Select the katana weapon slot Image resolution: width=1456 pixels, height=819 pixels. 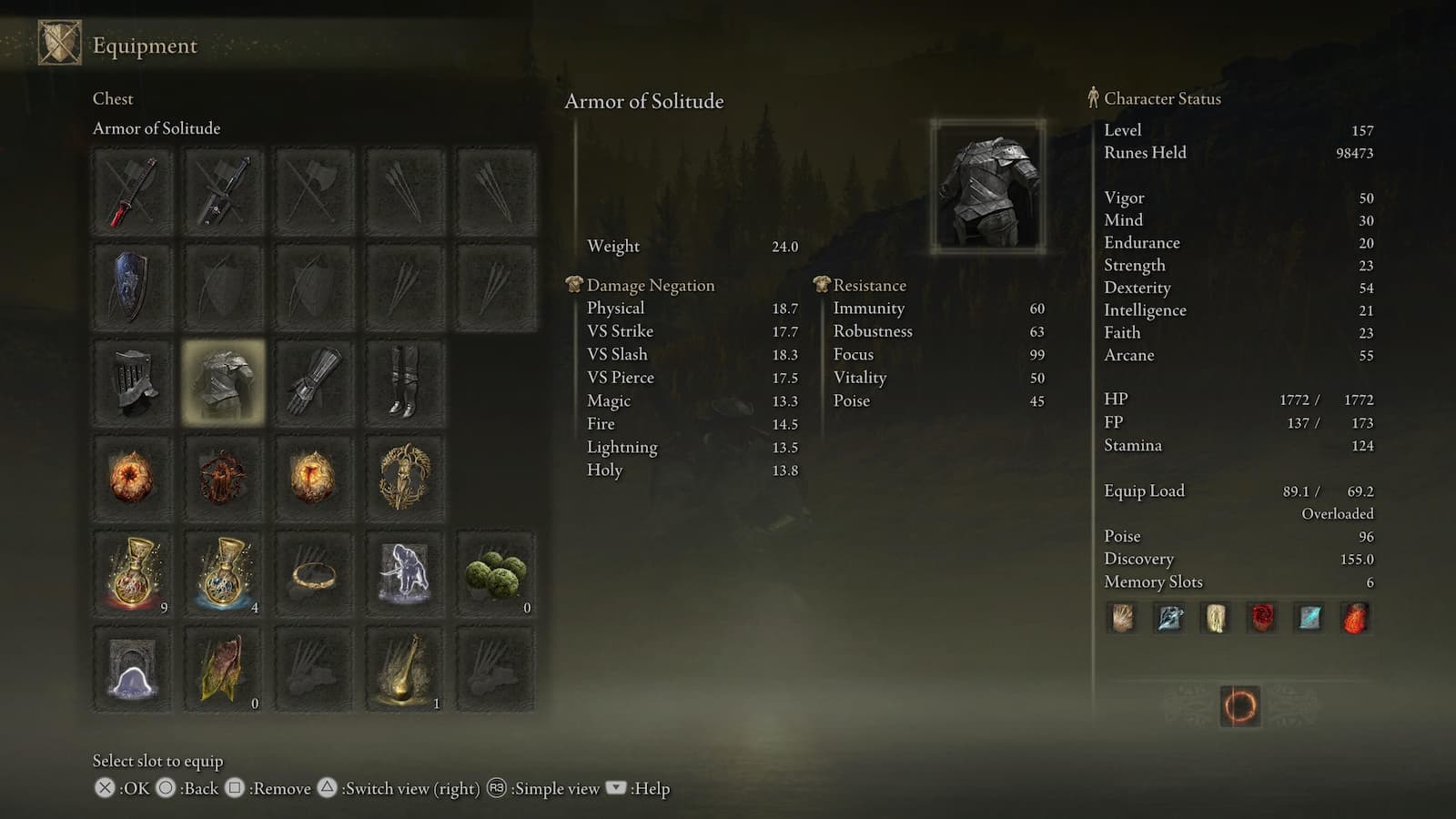[x=132, y=191]
